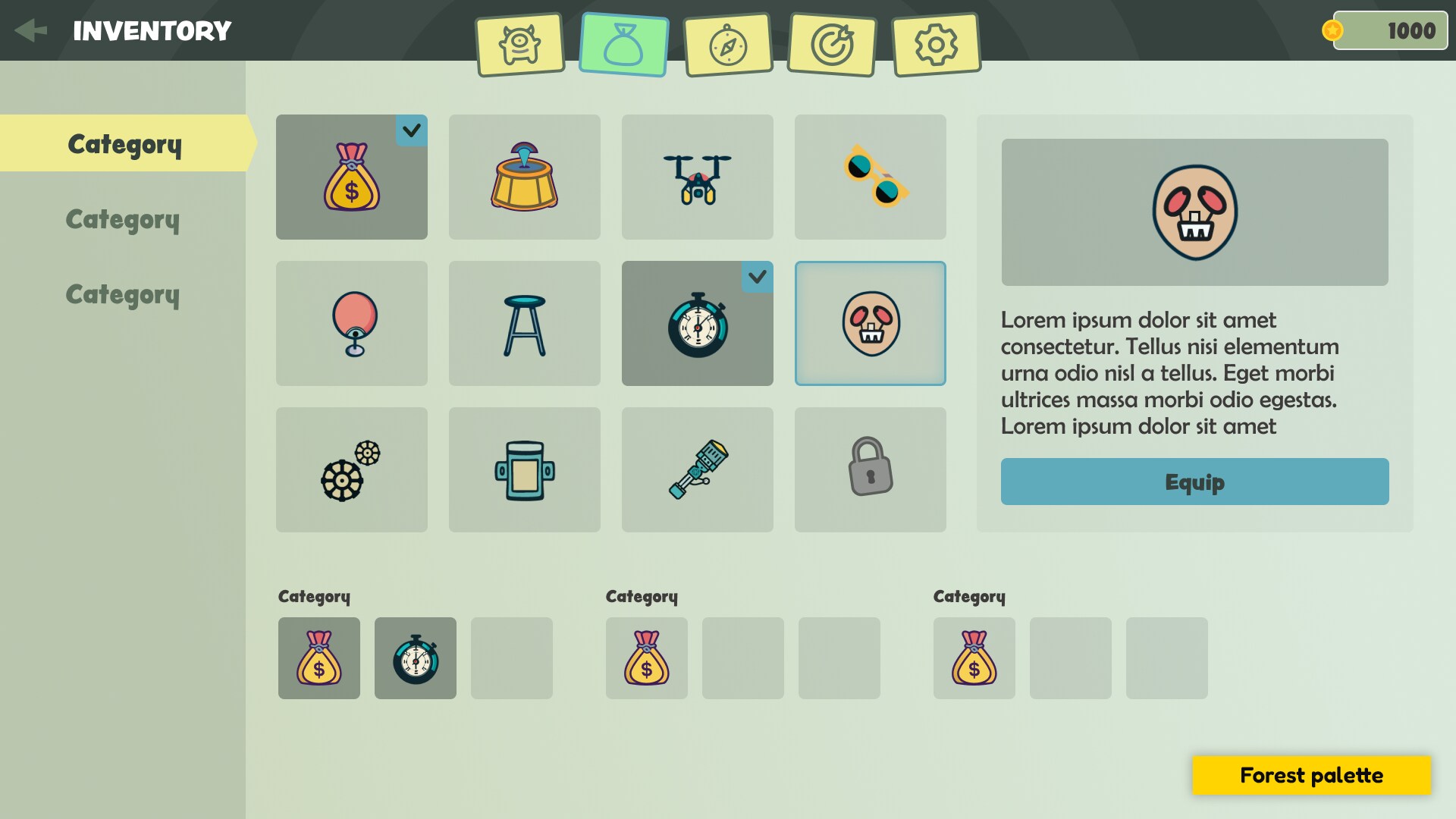Click the coin counter showing 1000
Screen dimensions: 1456x819
1390,30
